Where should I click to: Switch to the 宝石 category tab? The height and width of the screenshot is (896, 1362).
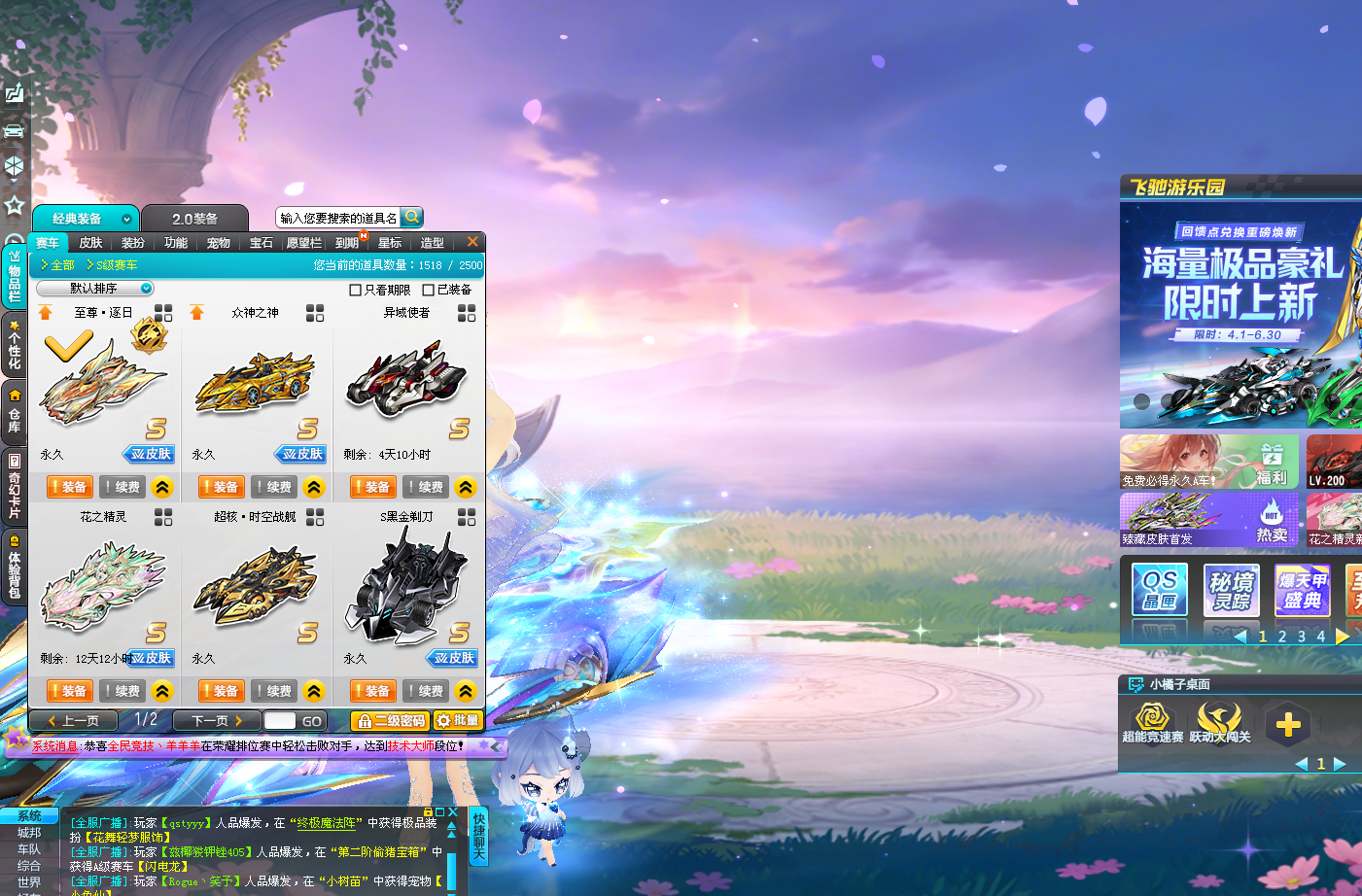click(262, 243)
